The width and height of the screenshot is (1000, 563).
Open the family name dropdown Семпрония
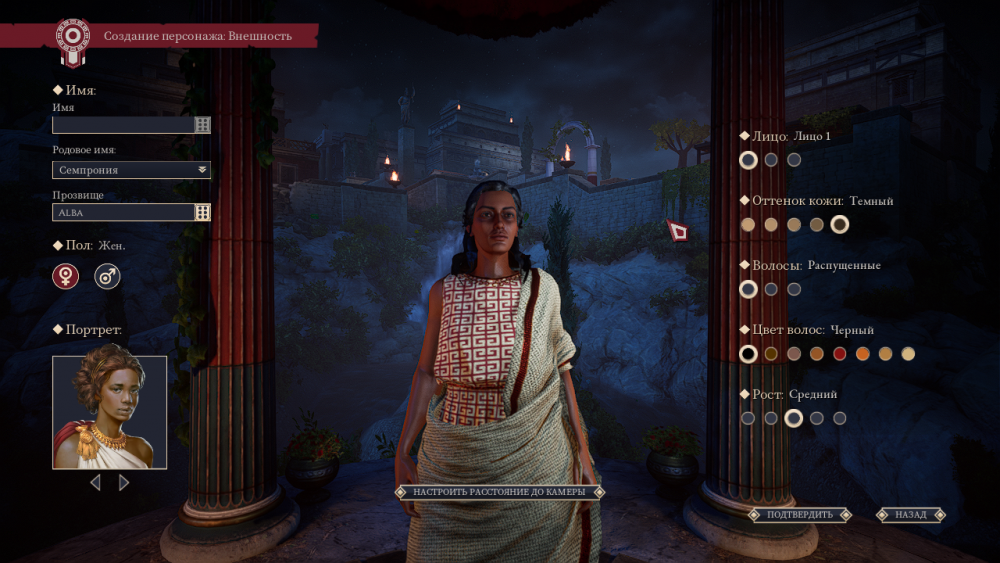(x=131, y=170)
